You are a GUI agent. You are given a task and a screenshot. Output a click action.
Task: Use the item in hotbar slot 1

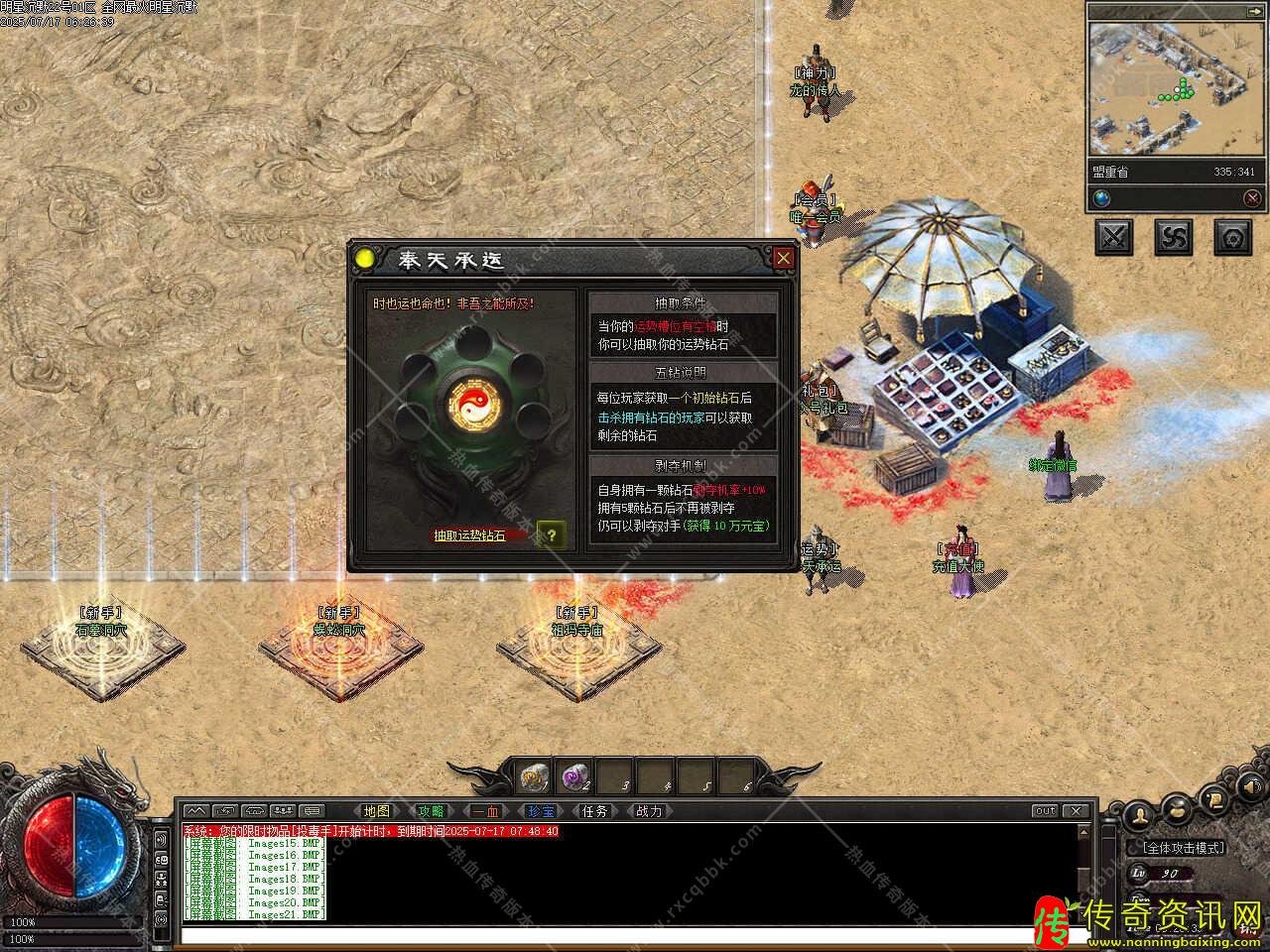[536, 776]
